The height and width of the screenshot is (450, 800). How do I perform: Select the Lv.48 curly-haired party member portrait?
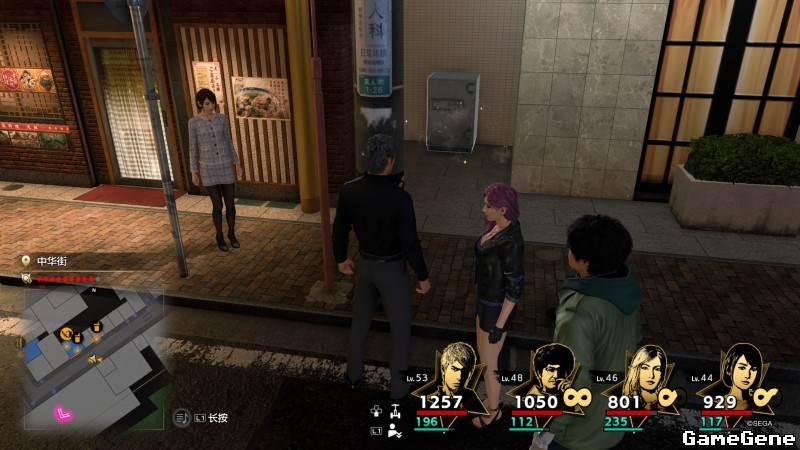click(552, 372)
